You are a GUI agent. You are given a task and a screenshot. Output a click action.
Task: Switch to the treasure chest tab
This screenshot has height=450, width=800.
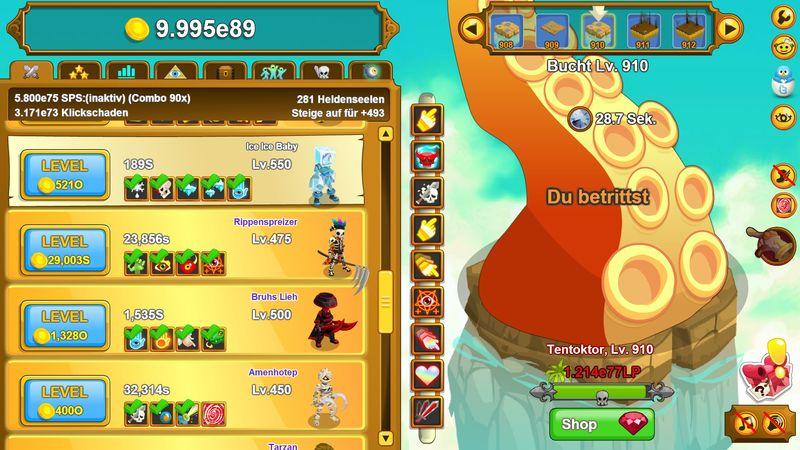(224, 72)
